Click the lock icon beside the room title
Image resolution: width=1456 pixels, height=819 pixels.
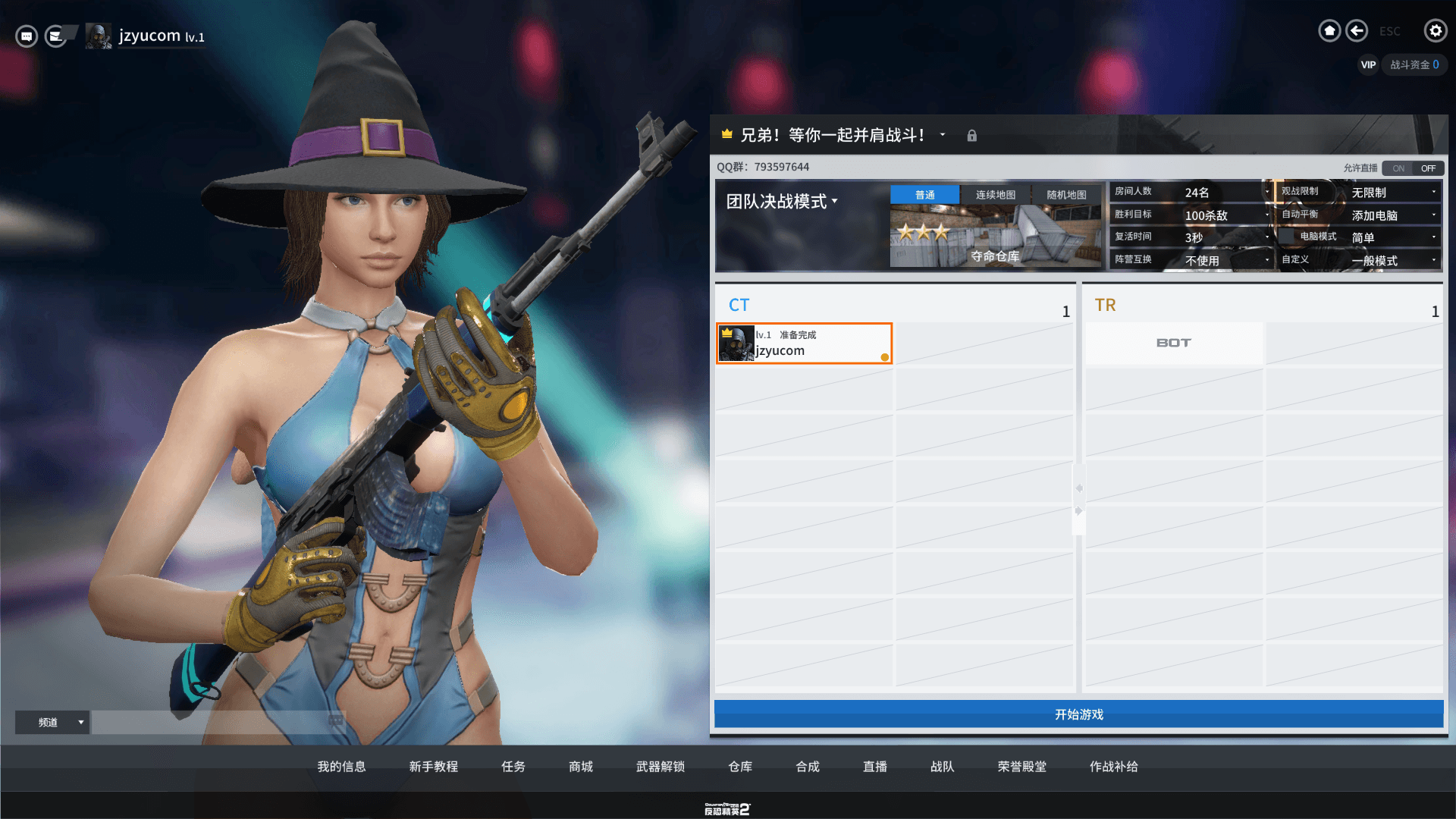971,135
